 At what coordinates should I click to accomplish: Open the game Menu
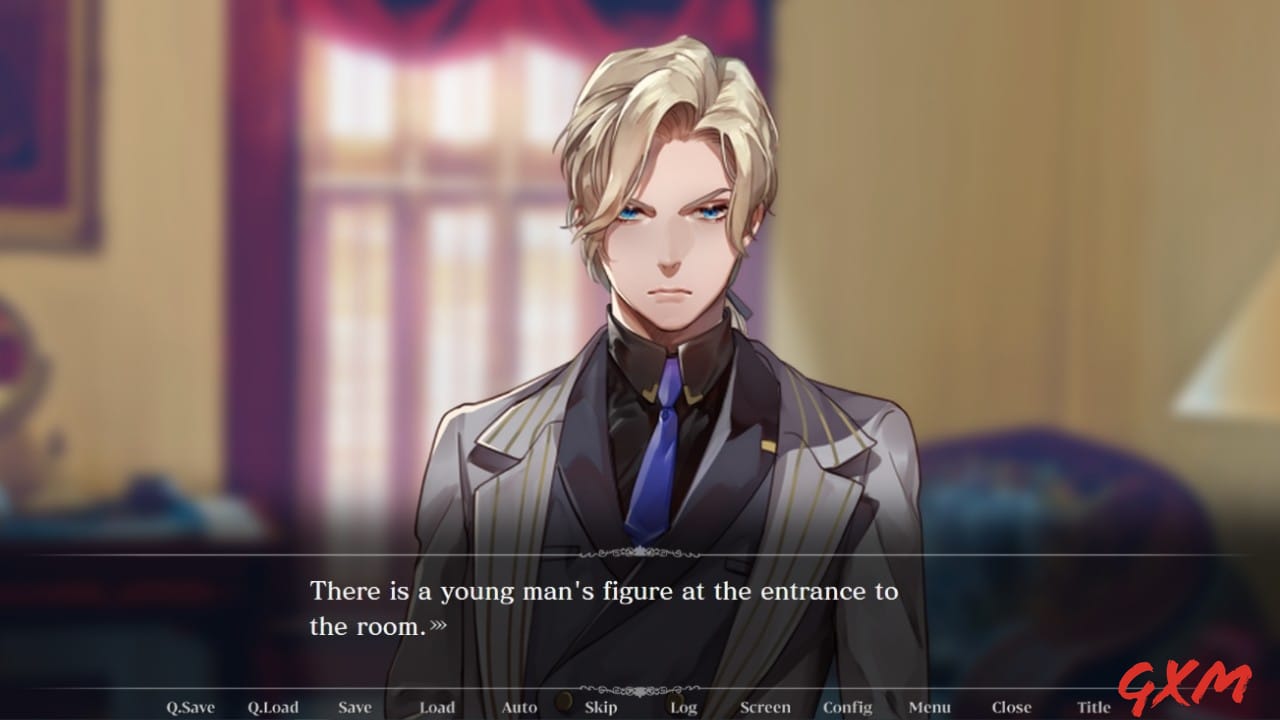pyautogui.click(x=930, y=707)
